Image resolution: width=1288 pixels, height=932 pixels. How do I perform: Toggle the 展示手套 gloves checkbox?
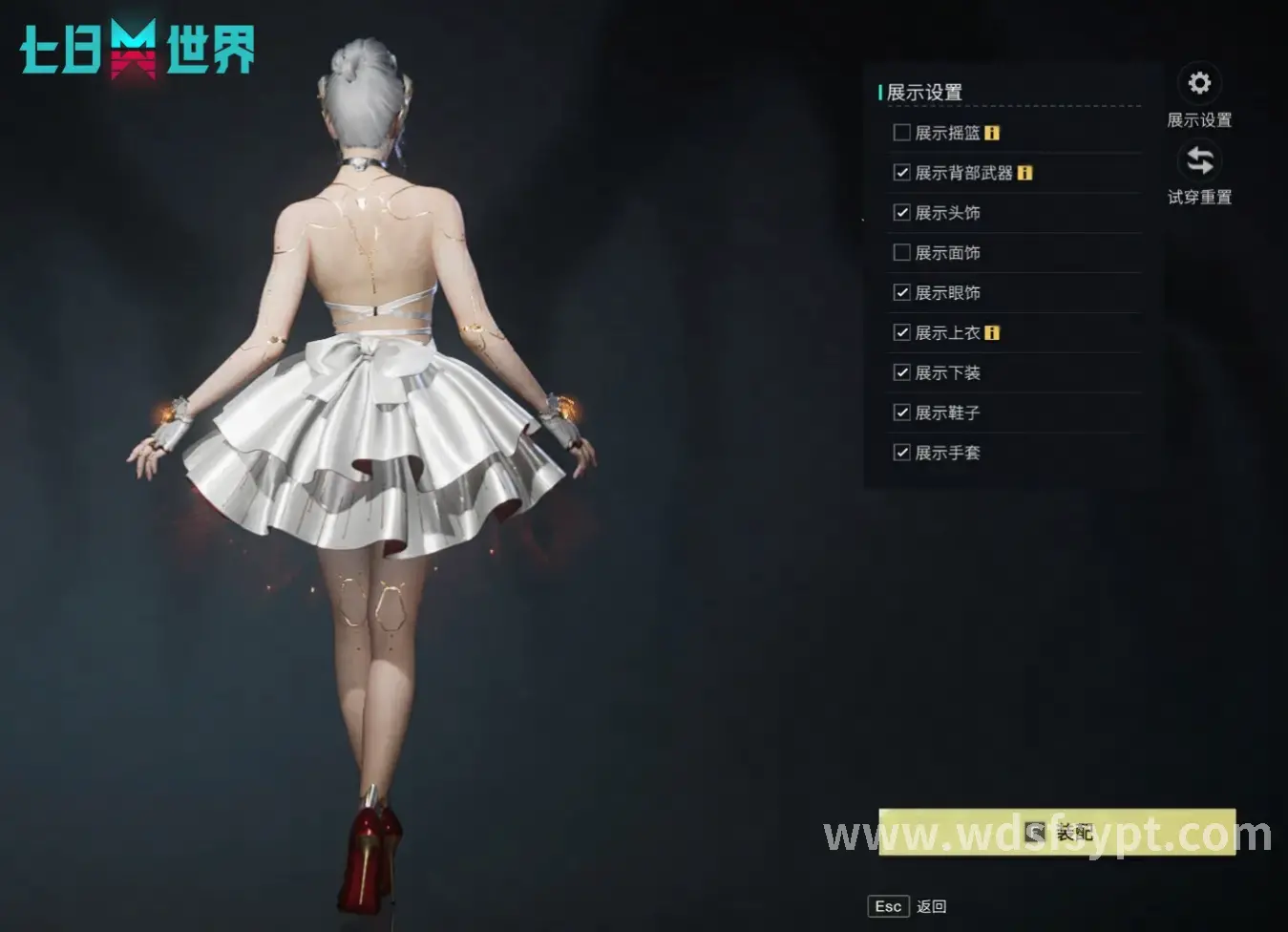(901, 453)
